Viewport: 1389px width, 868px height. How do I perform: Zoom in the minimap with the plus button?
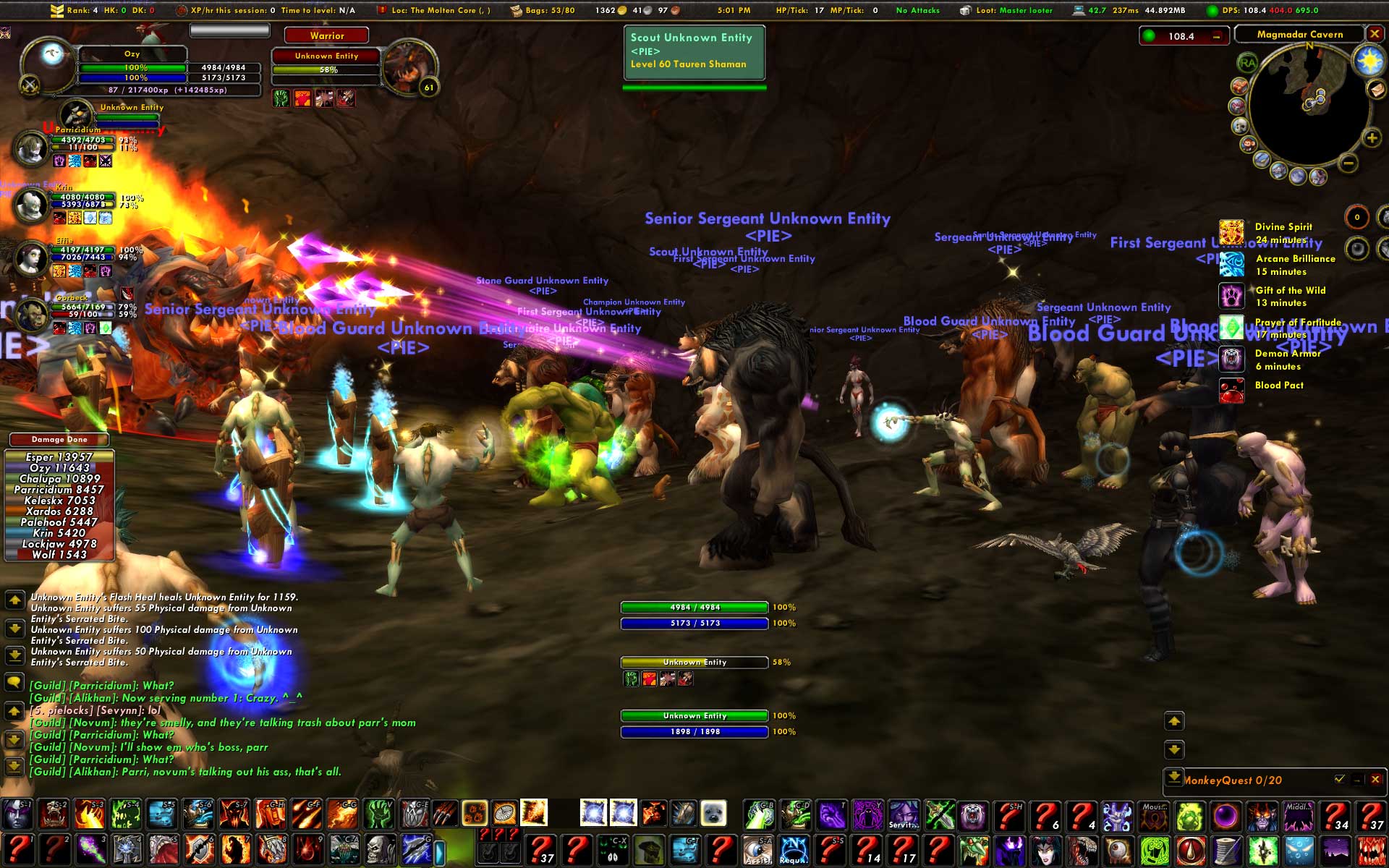[1371, 137]
